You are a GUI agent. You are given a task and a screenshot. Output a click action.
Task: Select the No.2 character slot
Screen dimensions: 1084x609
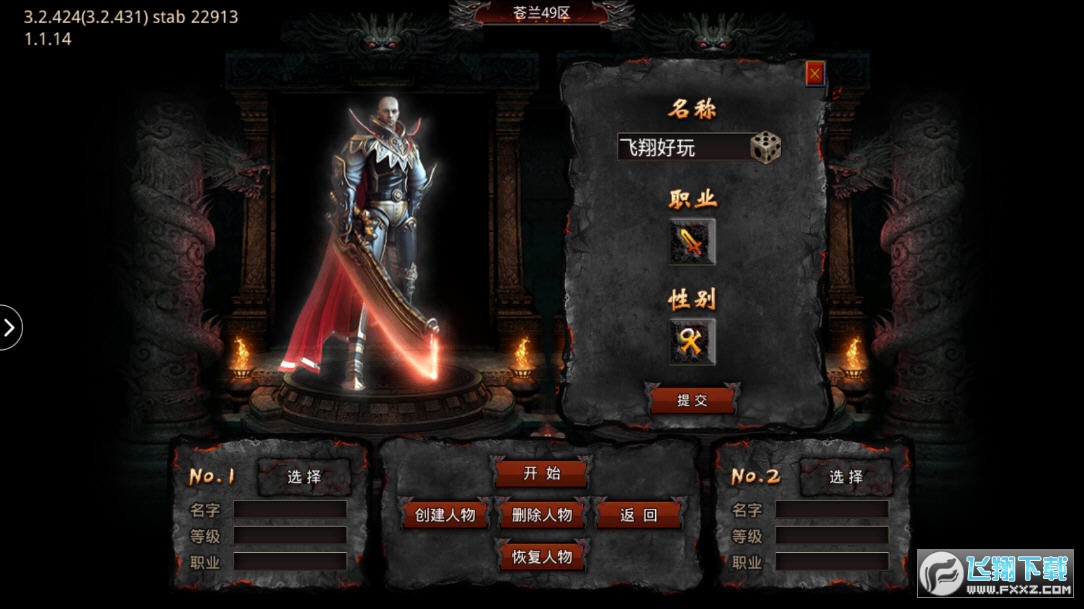pos(846,477)
